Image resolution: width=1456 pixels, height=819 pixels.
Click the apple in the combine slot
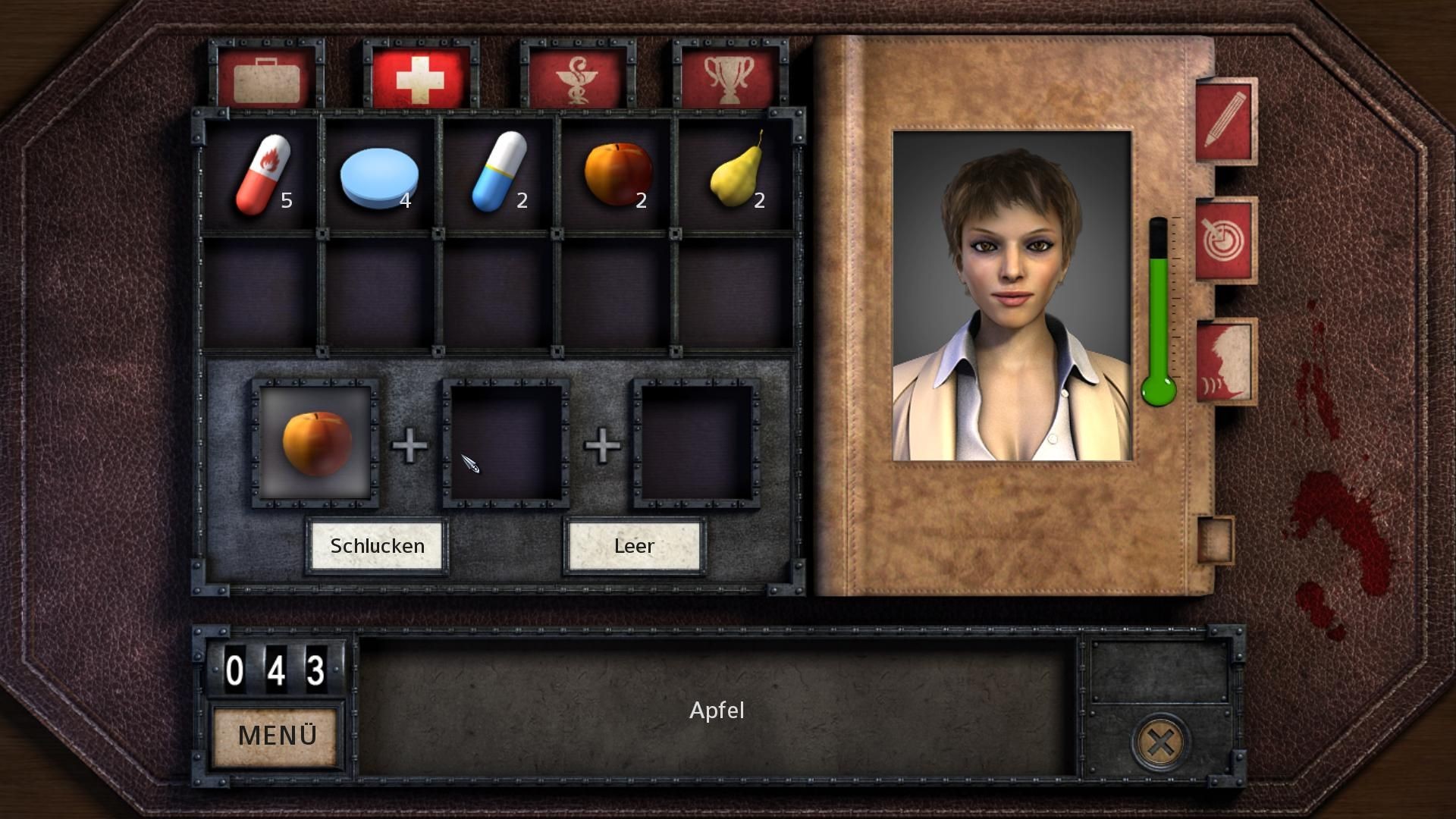click(316, 444)
